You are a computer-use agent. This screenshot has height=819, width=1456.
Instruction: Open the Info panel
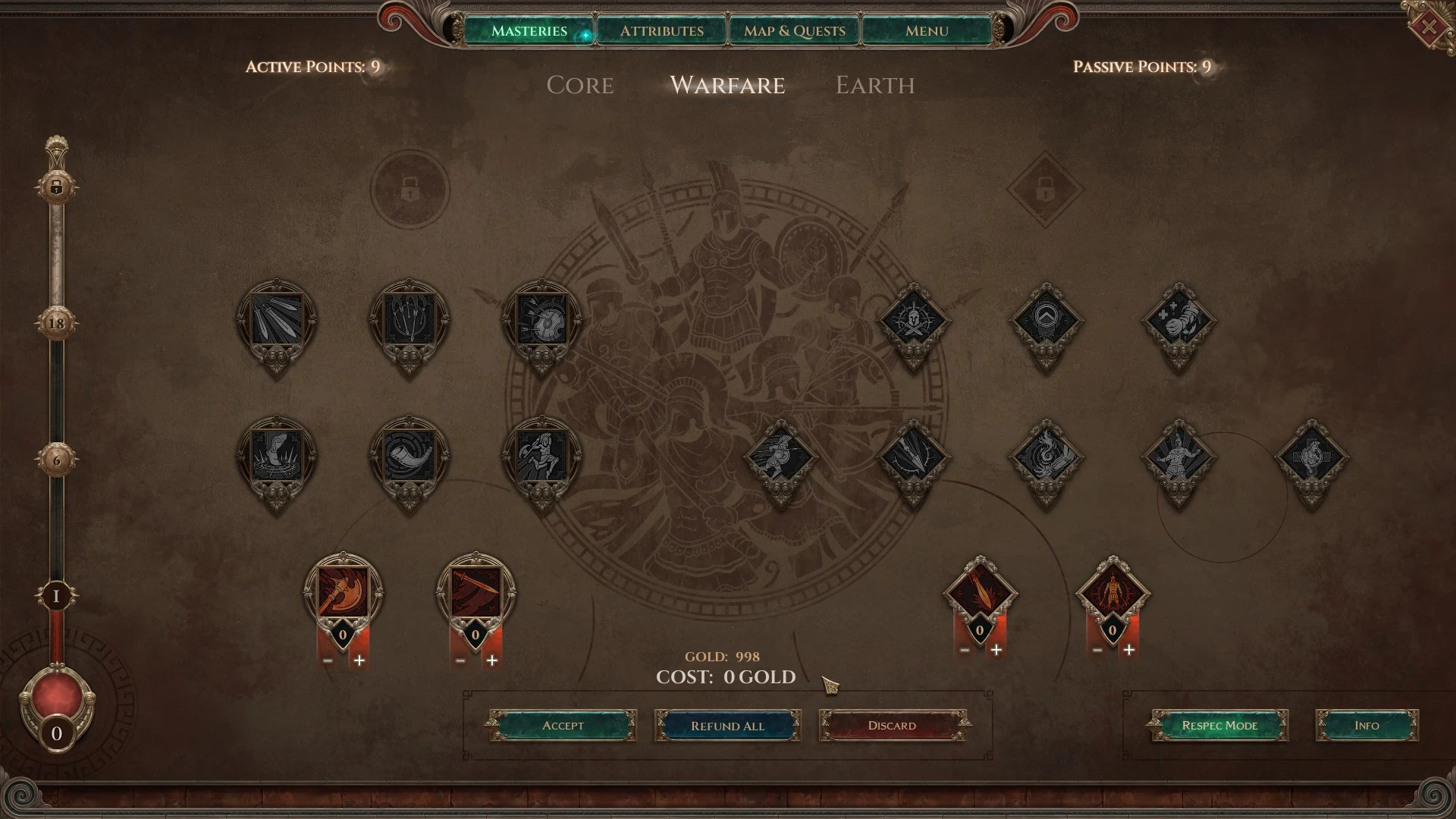1367,726
